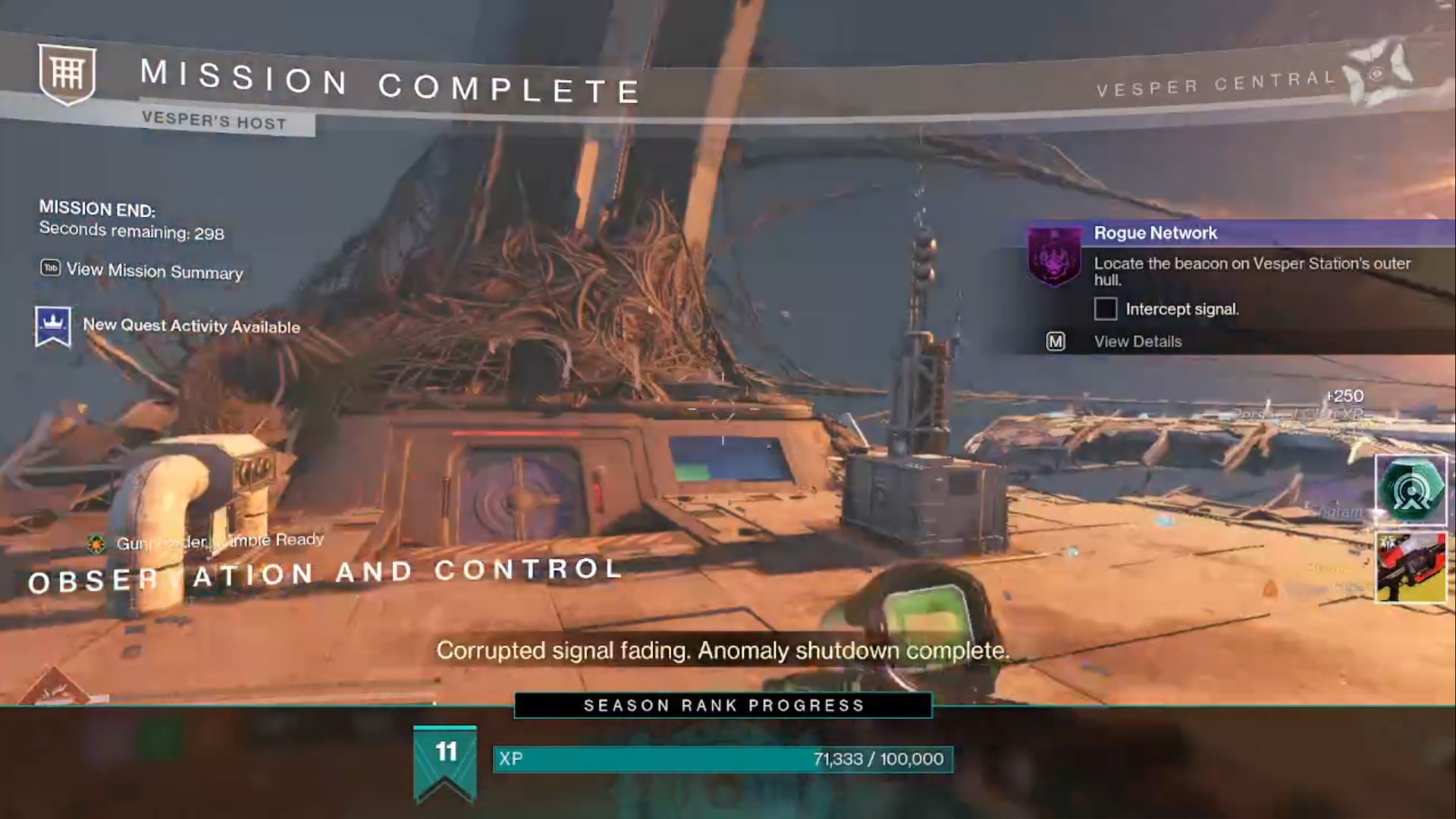Open the mission summary details
The height and width of the screenshot is (819, 1456).
pyautogui.click(x=154, y=271)
